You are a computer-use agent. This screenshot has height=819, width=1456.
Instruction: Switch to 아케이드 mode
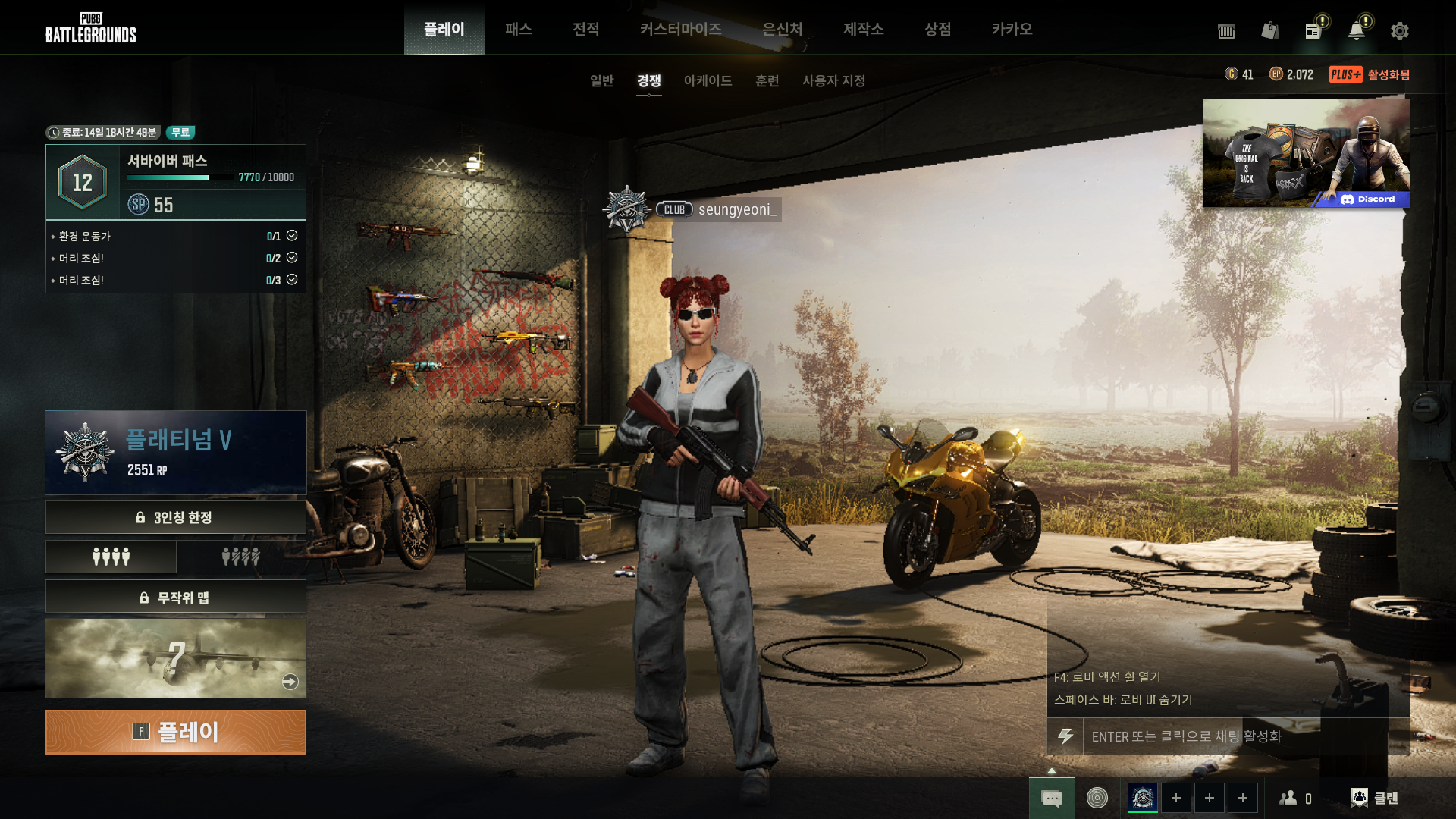coord(708,80)
